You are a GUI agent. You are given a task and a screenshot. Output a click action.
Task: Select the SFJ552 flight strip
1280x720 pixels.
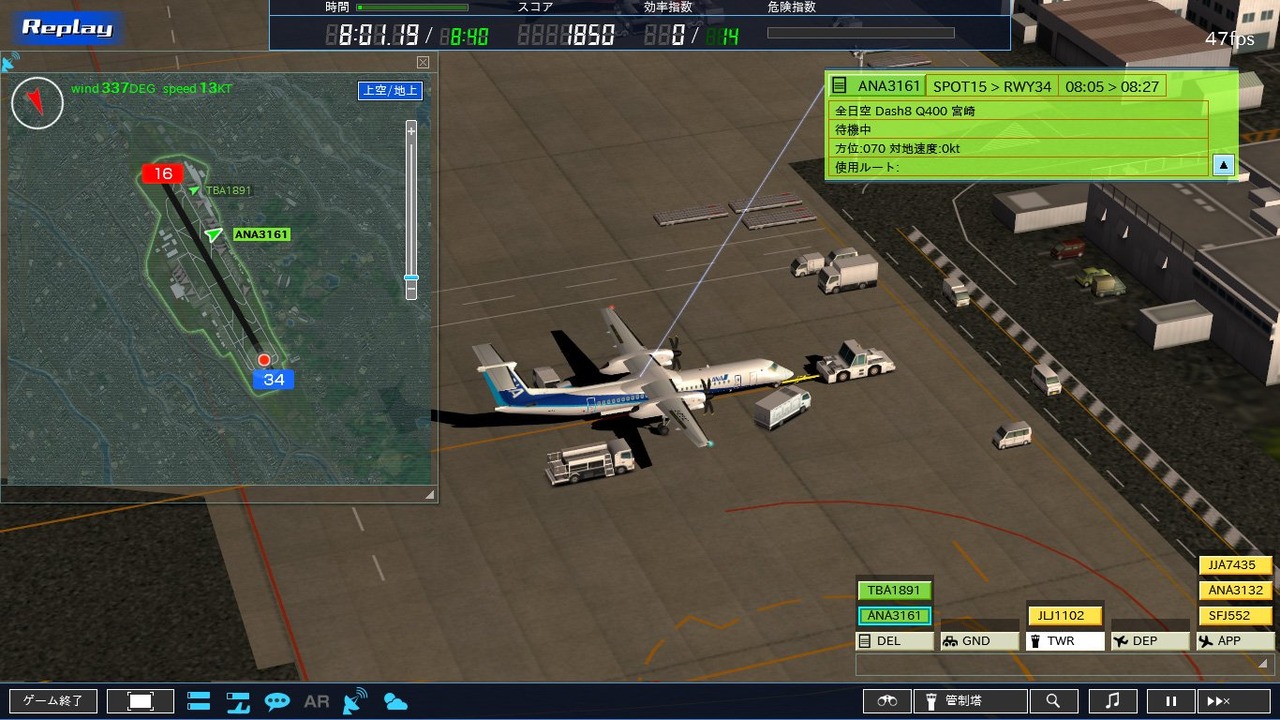tap(1235, 616)
